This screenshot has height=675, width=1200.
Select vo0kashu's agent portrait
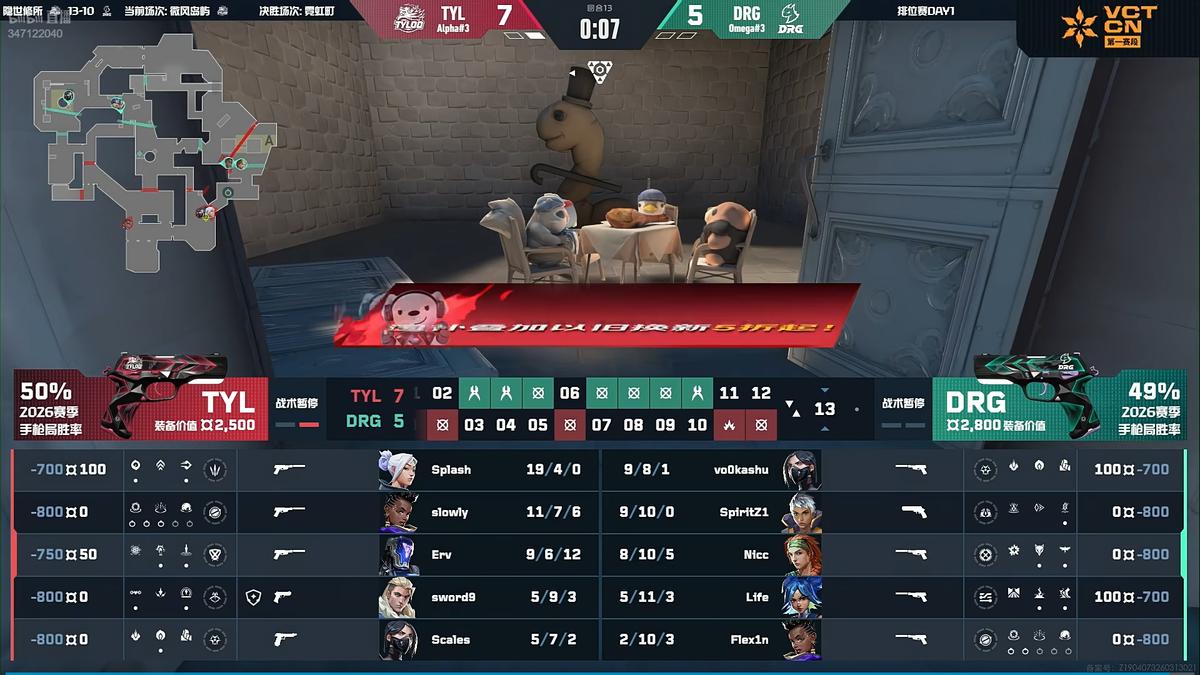pyautogui.click(x=802, y=469)
